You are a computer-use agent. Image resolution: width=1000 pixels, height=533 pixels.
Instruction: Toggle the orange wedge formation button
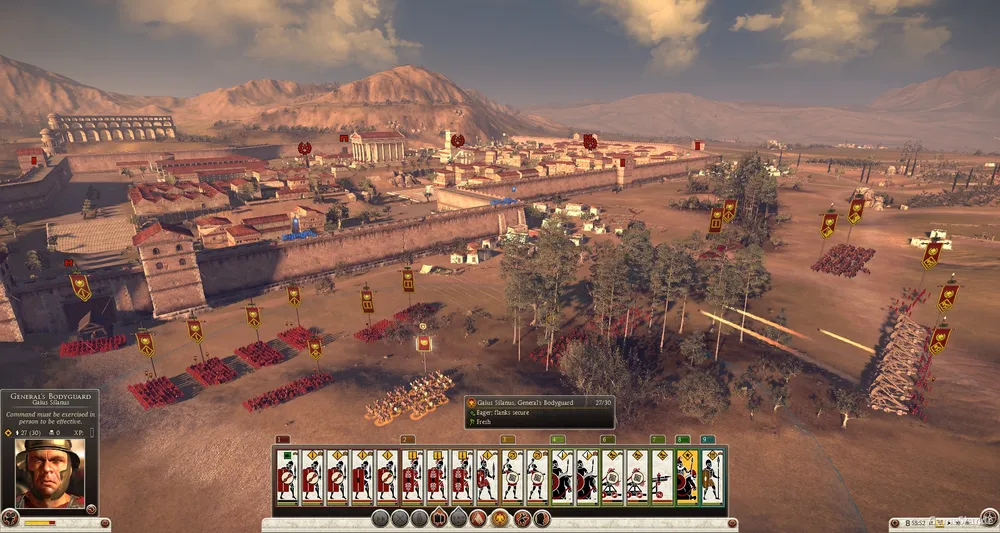coord(478,518)
